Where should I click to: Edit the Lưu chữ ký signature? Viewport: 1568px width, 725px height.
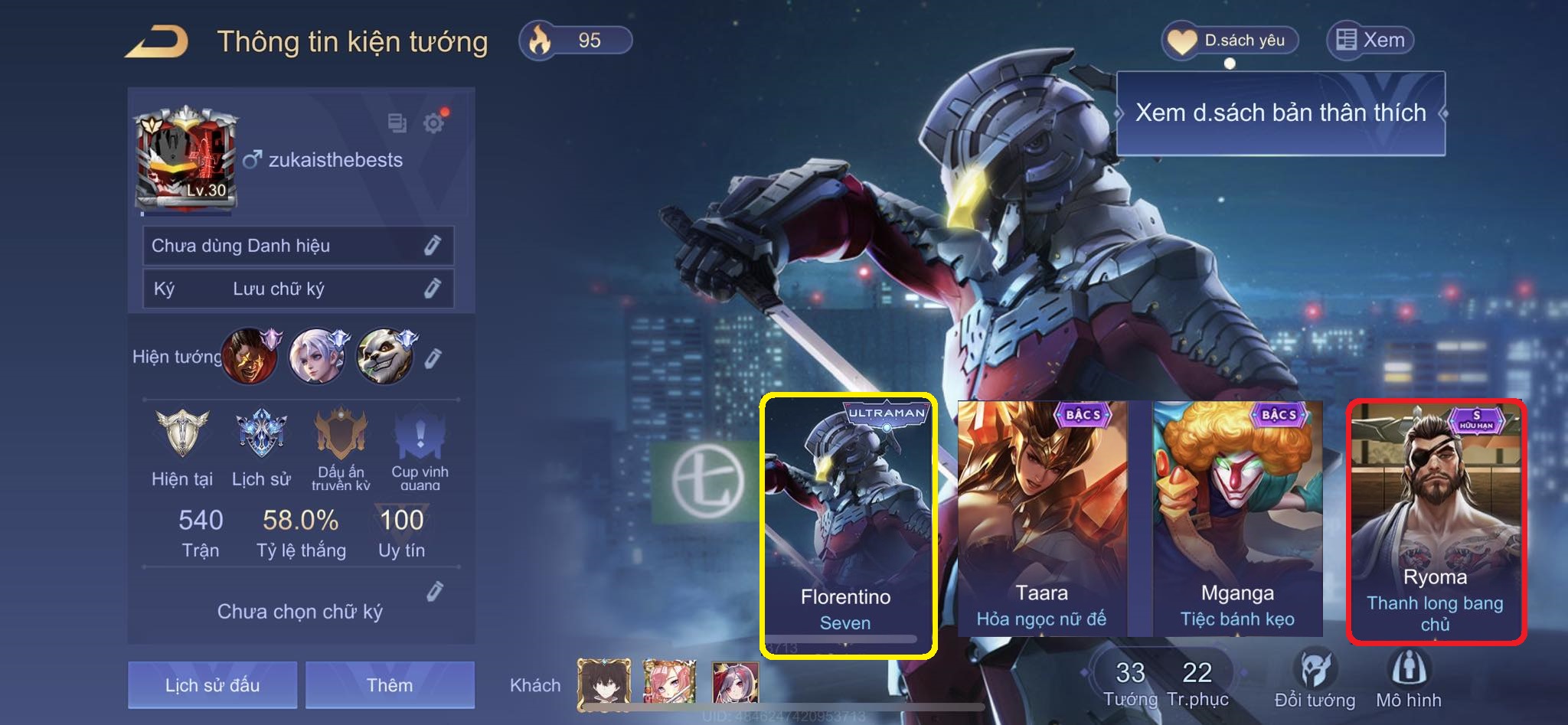point(433,288)
